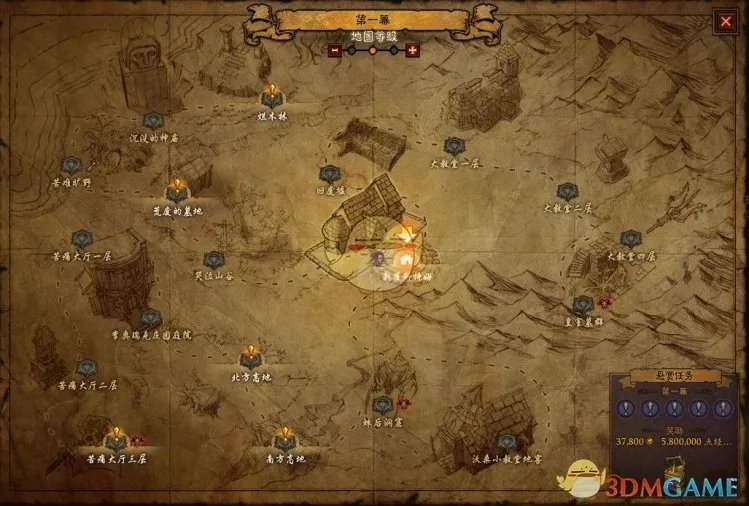Travel to the 旧废墟 waypoint
The width and height of the screenshot is (749, 506).
click(327, 174)
